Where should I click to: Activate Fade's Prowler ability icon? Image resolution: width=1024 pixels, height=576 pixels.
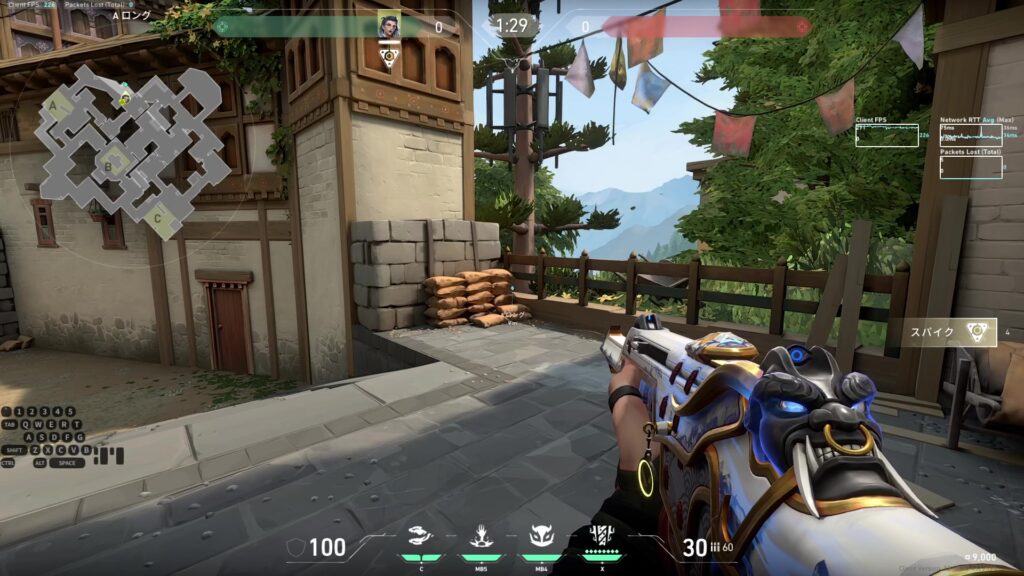tap(422, 538)
